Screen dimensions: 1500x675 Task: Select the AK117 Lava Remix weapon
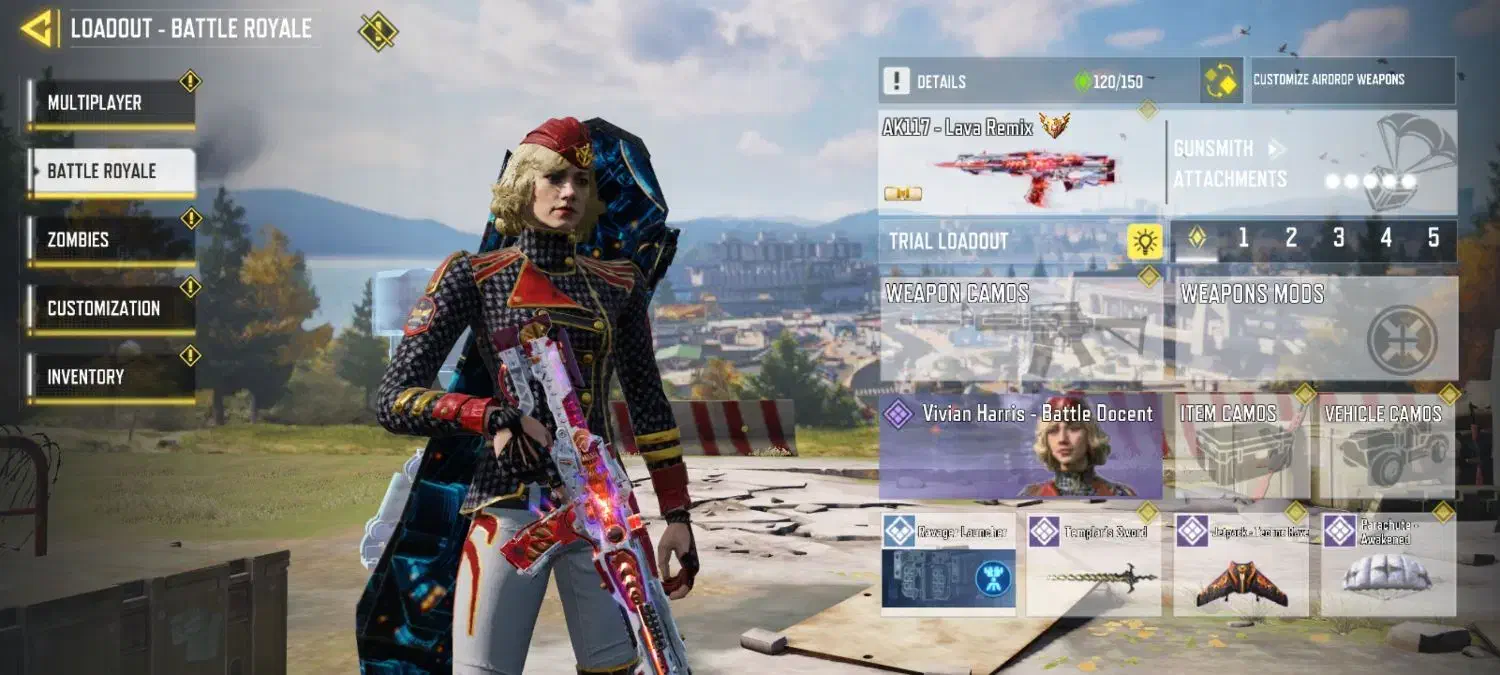point(1020,162)
